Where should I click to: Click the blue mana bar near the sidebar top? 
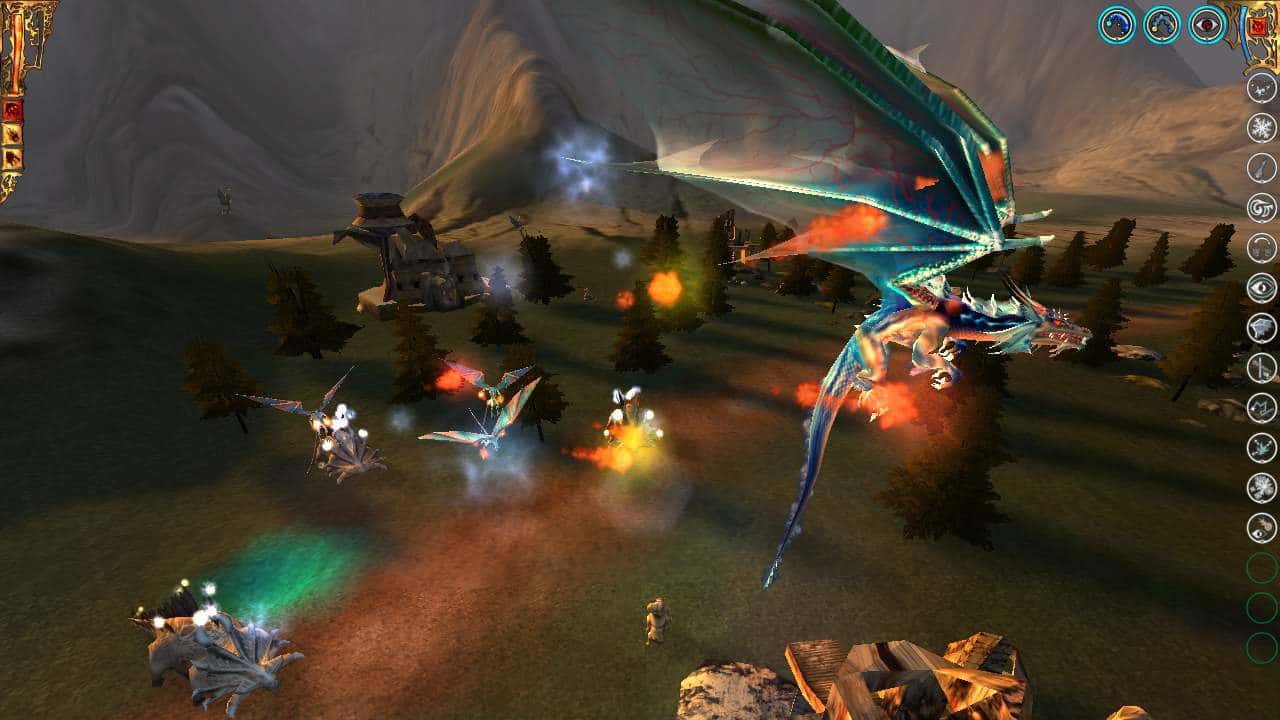tap(1244, 30)
